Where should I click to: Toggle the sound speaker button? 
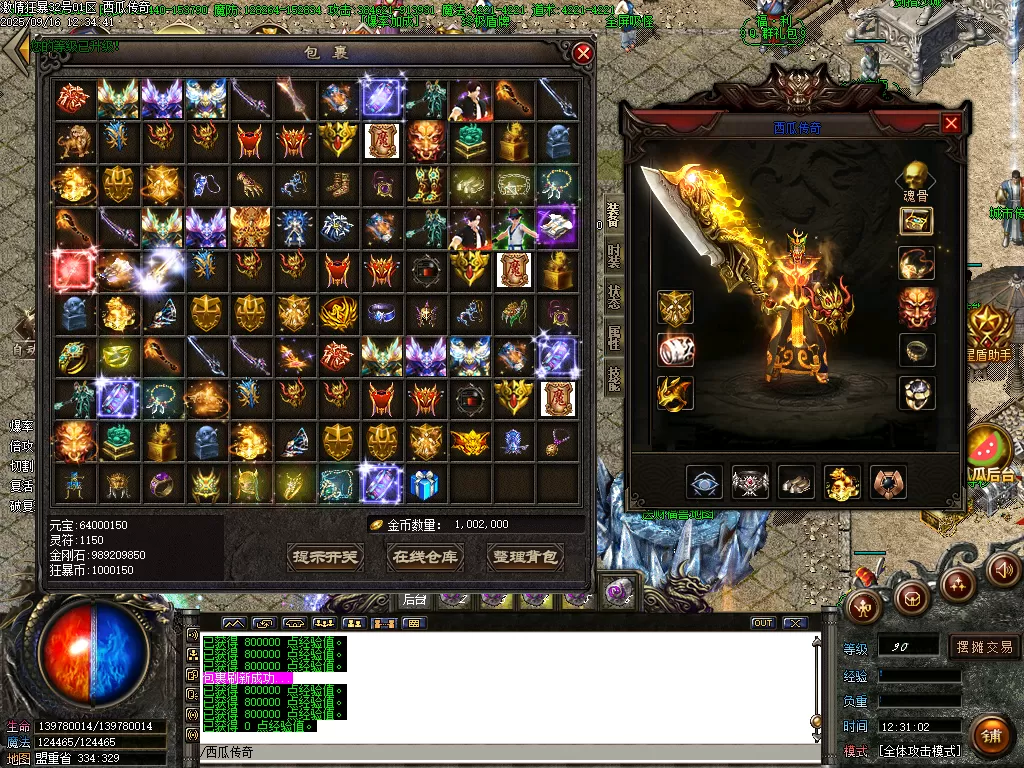1005,569
